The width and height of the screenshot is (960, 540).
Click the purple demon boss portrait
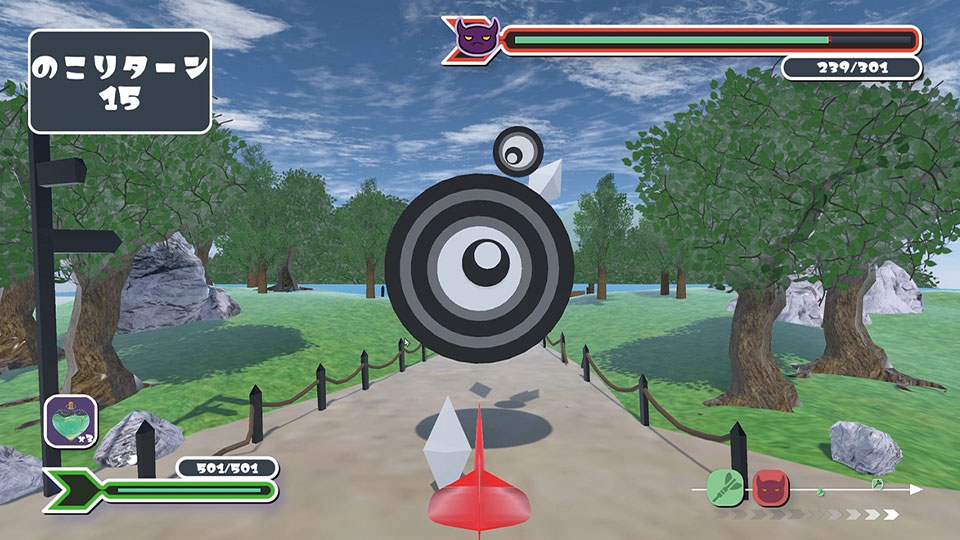point(476,40)
